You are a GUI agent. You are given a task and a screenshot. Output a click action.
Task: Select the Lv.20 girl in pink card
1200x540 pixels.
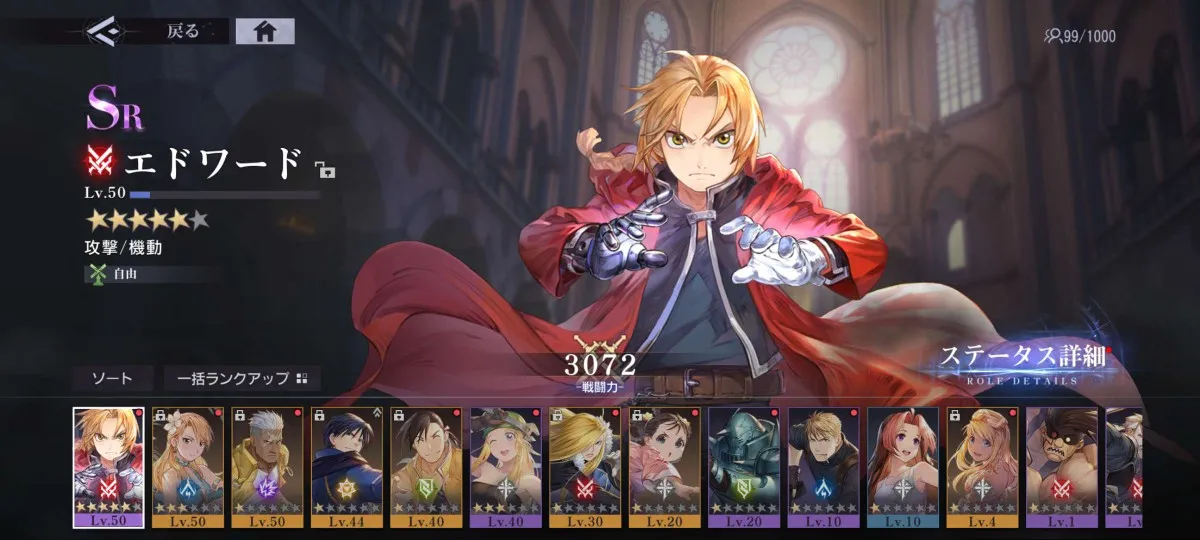point(664,466)
